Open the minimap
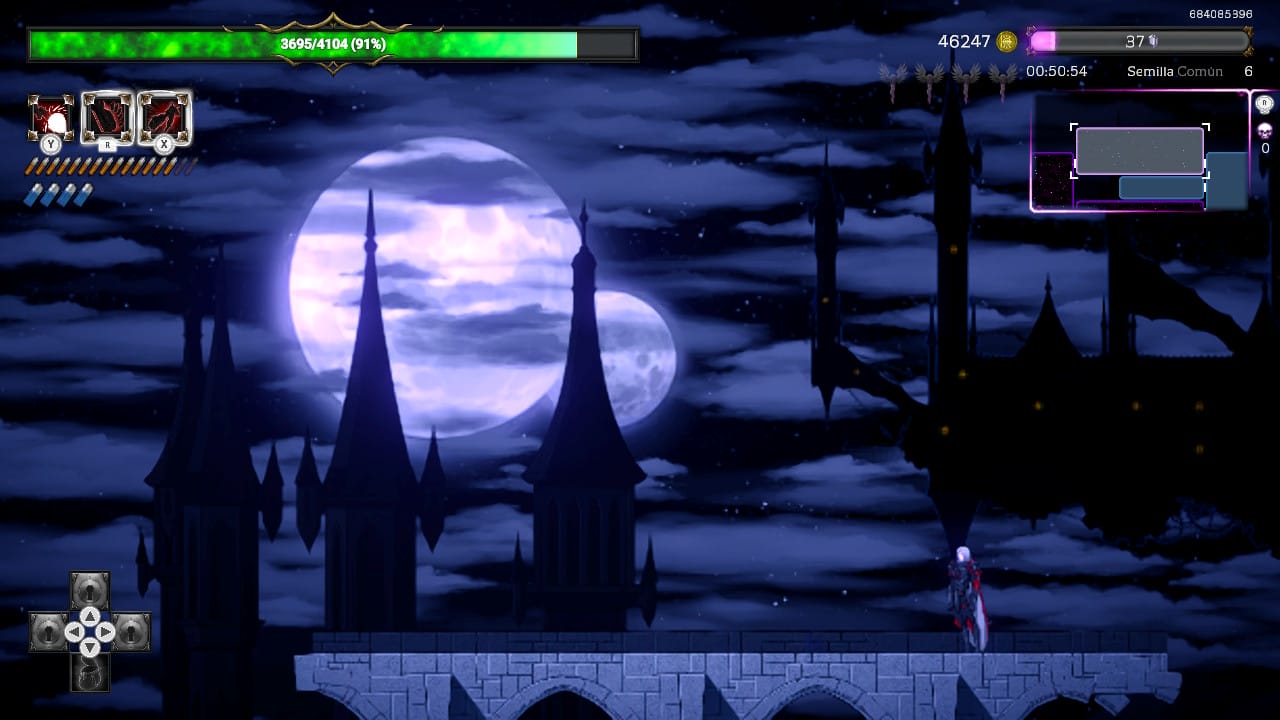 [1140, 151]
